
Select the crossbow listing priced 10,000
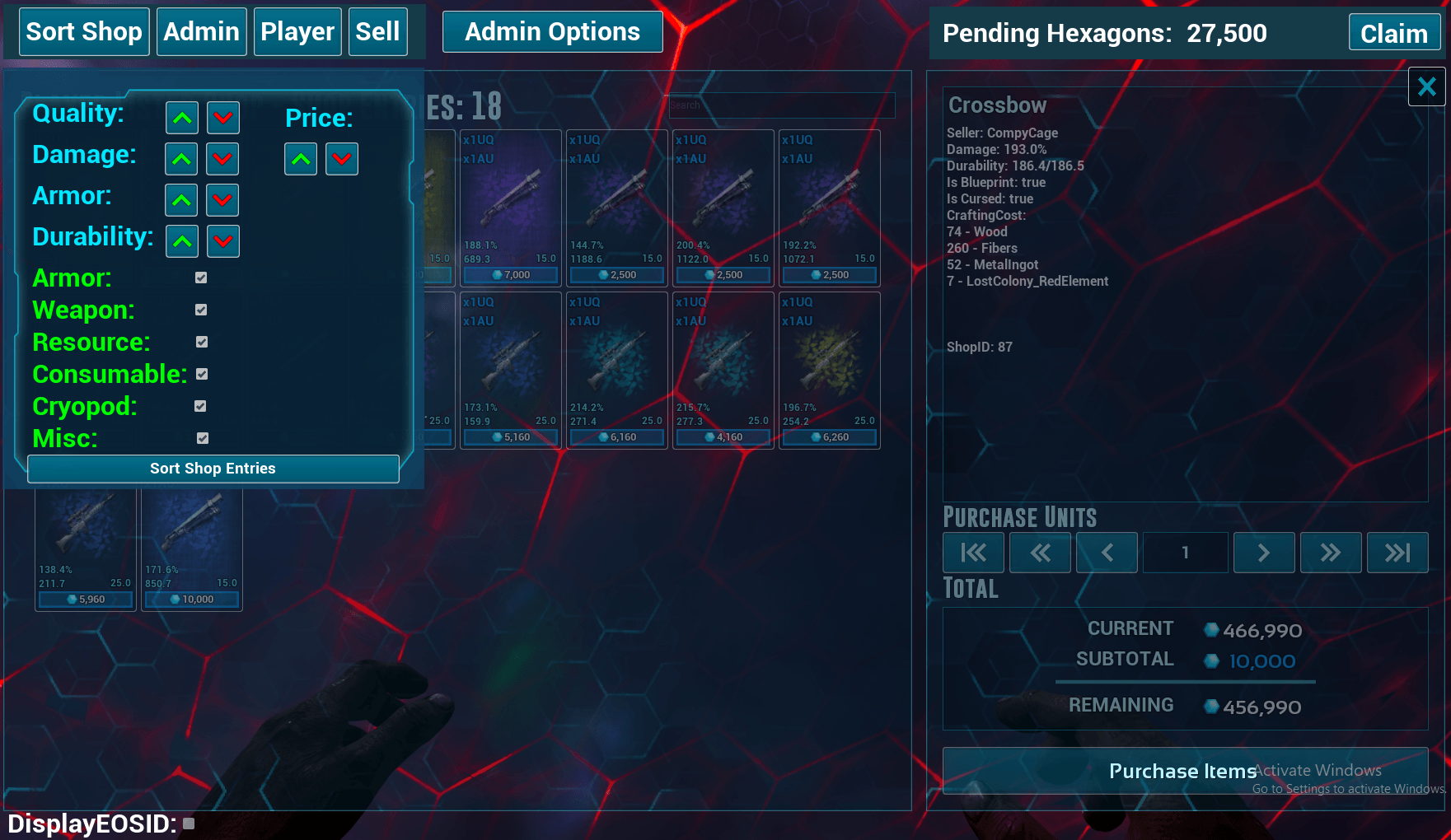pos(192,548)
